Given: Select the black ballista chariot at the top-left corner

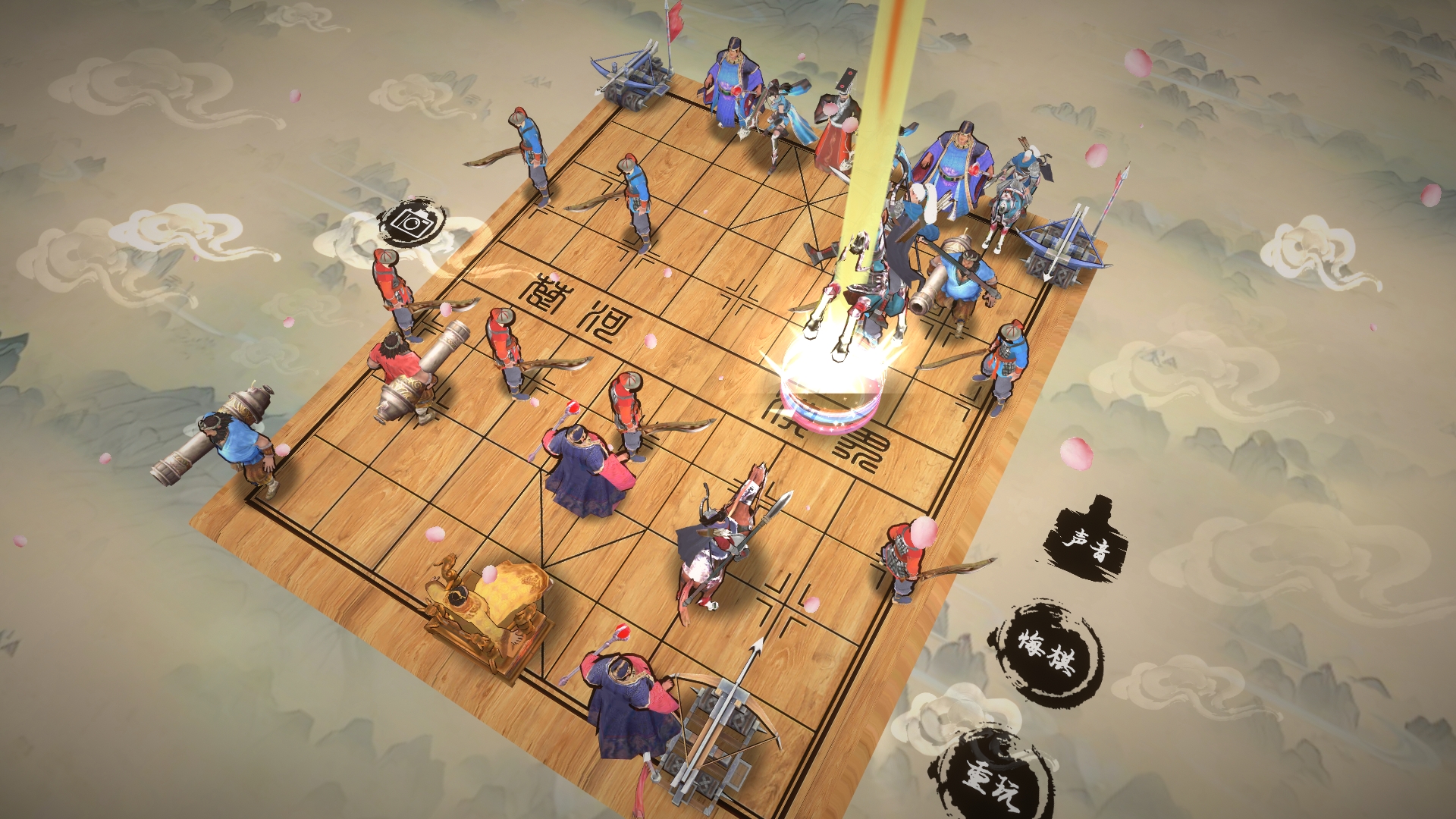Looking at the screenshot, I should pyautogui.click(x=633, y=80).
